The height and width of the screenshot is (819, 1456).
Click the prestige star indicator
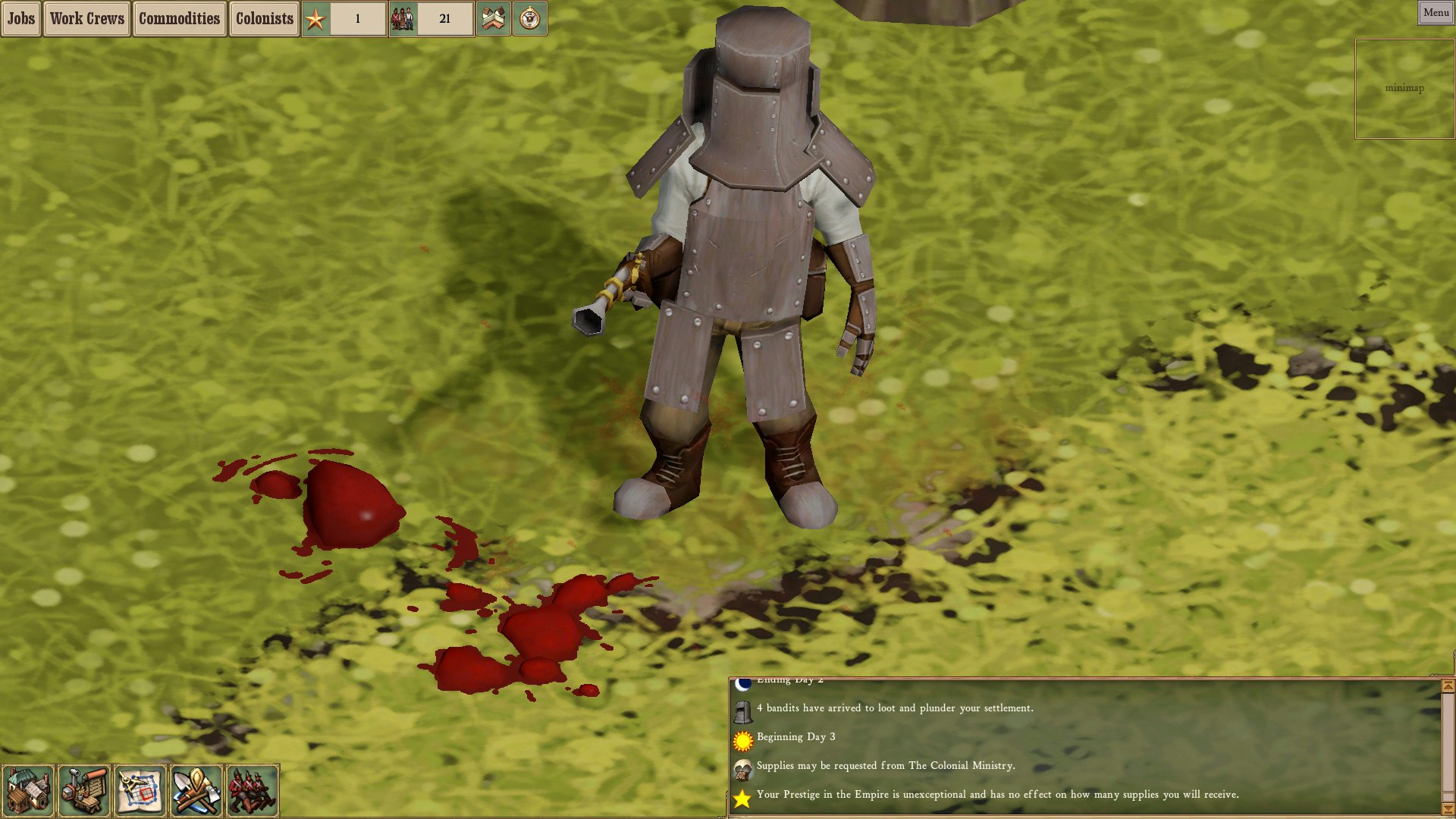coord(316,19)
